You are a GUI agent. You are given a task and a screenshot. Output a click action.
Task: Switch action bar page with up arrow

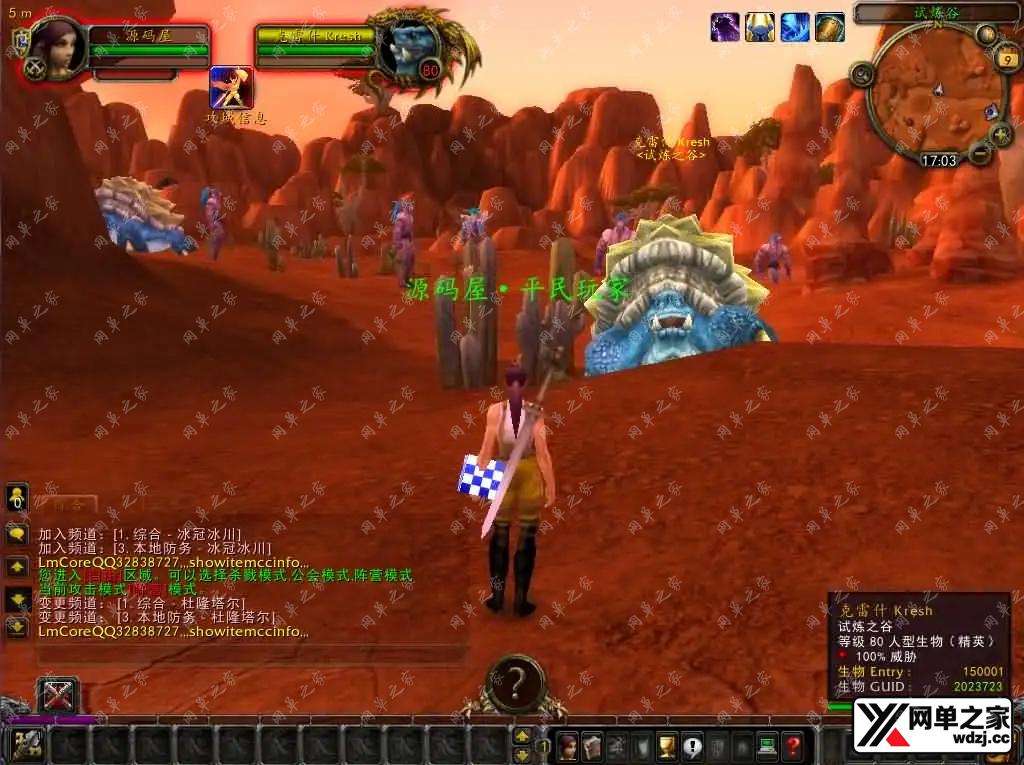[x=522, y=737]
